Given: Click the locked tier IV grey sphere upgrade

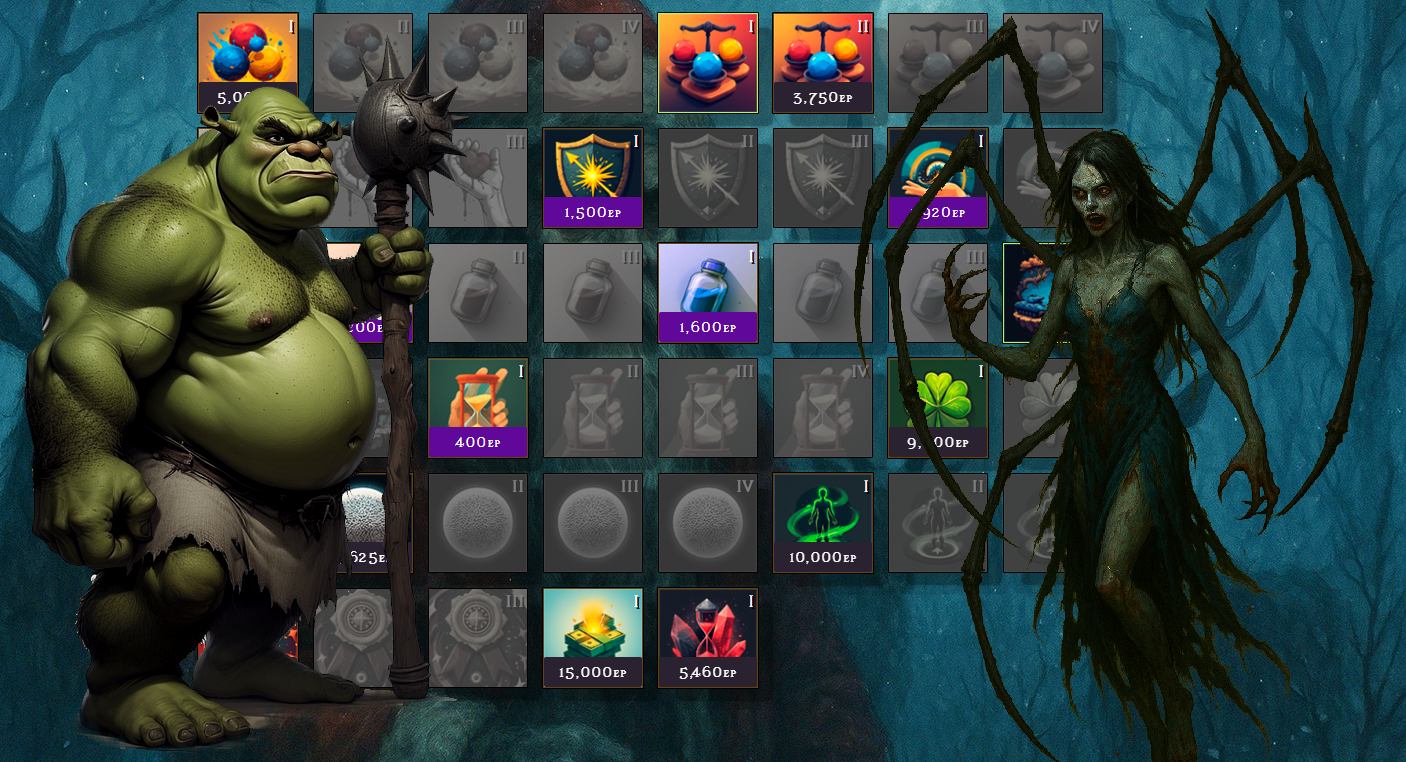Looking at the screenshot, I should pos(707,522).
